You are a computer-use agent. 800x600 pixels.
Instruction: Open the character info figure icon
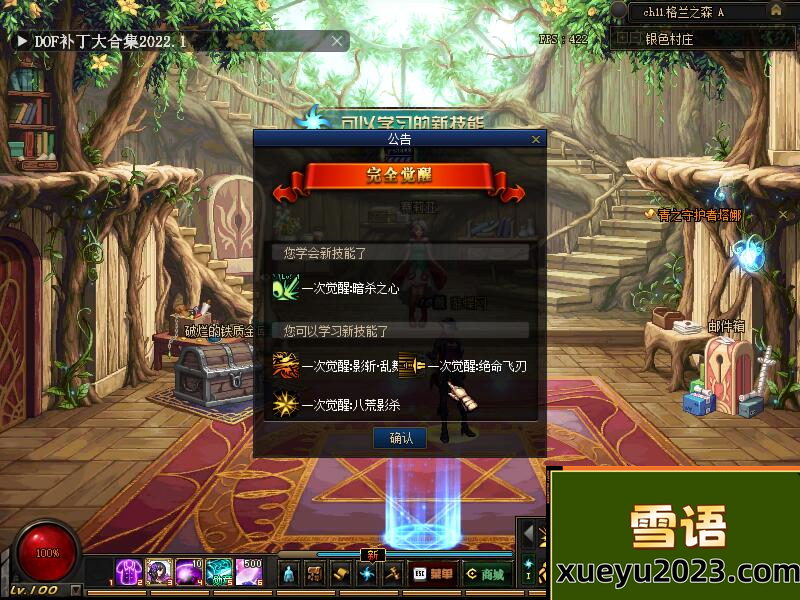[x=289, y=574]
